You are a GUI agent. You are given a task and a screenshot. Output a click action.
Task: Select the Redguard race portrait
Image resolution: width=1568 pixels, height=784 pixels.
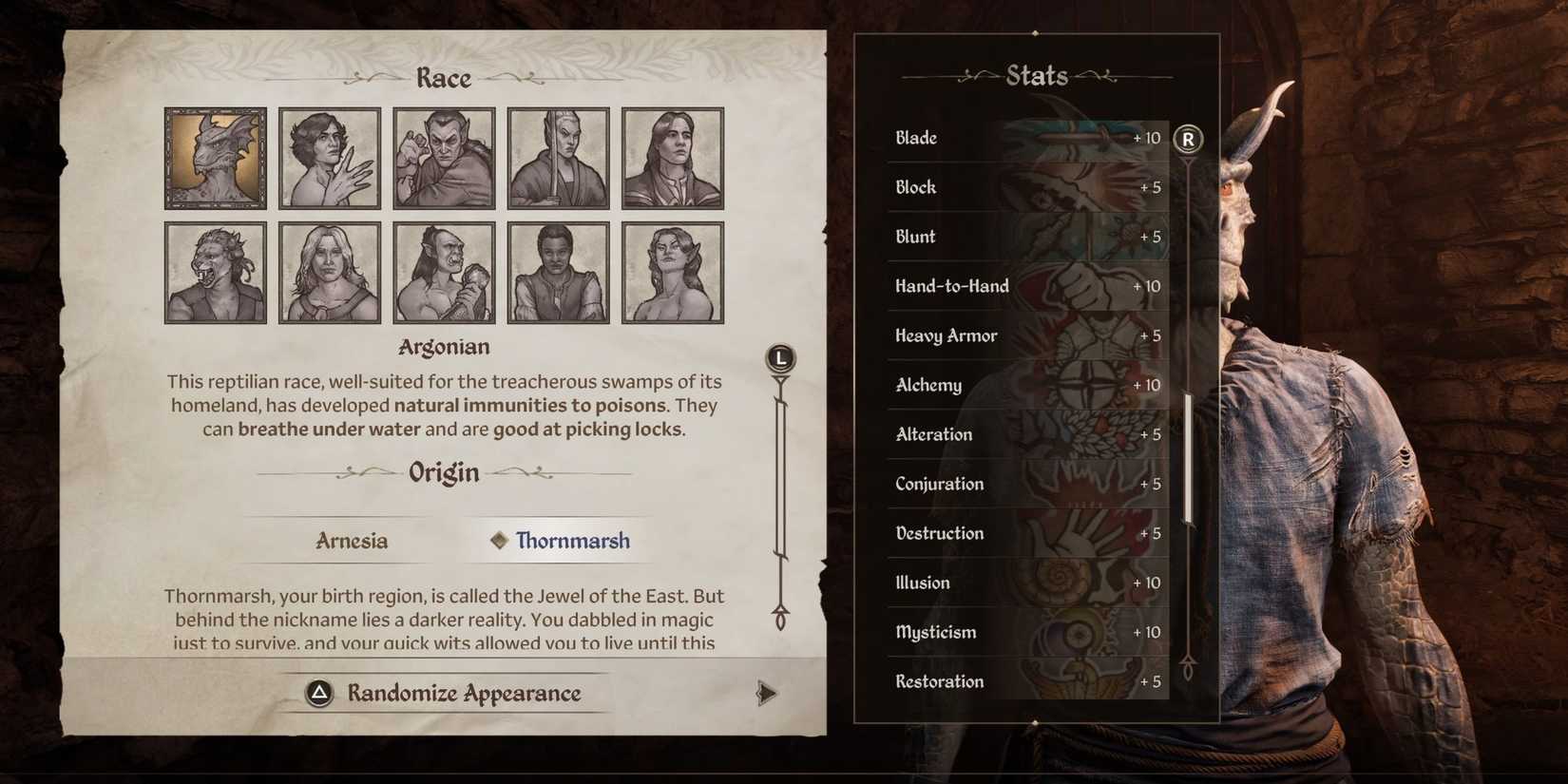pos(558,271)
